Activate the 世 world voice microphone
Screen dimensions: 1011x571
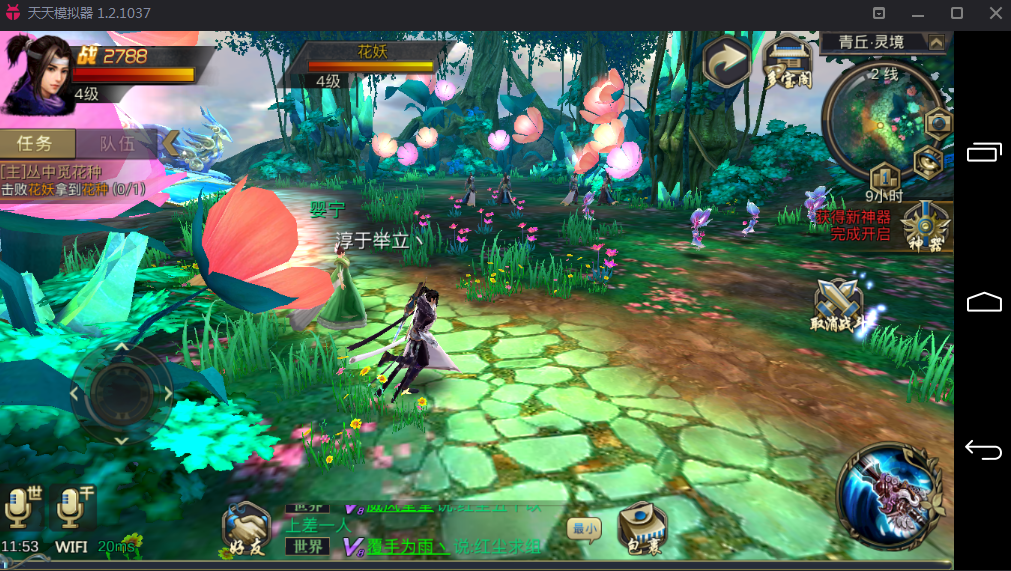click(x=21, y=508)
